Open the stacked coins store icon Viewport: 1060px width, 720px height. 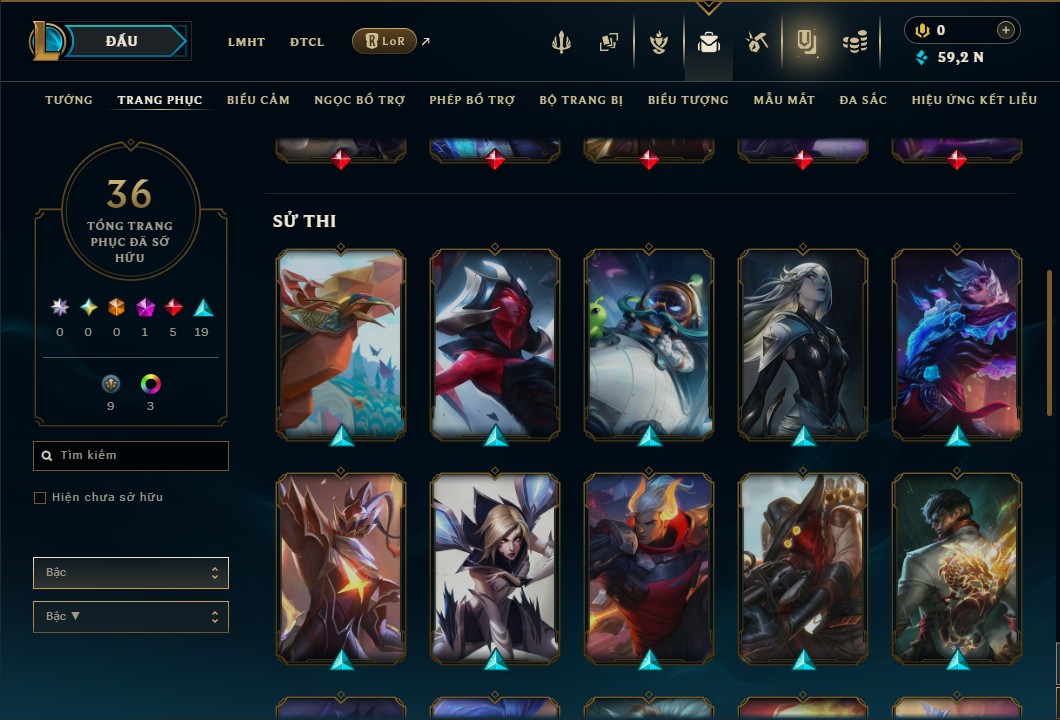[x=854, y=42]
